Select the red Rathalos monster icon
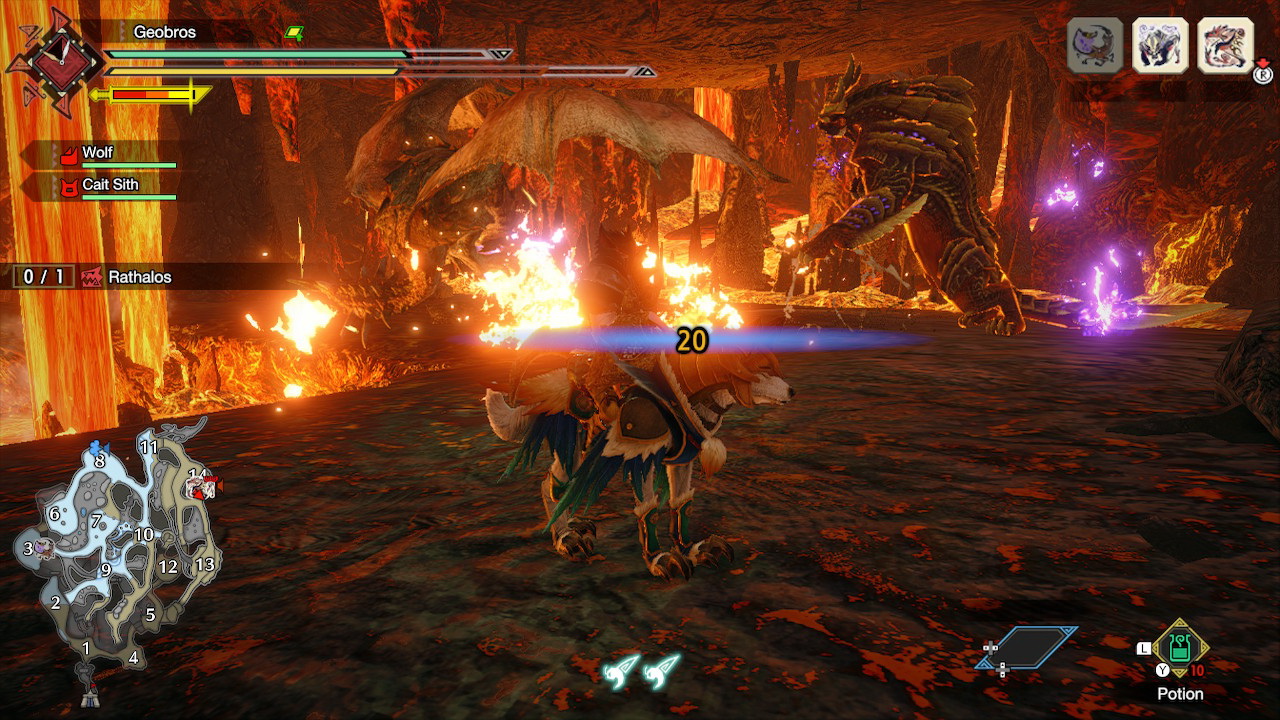The height and width of the screenshot is (720, 1280). tap(1225, 45)
